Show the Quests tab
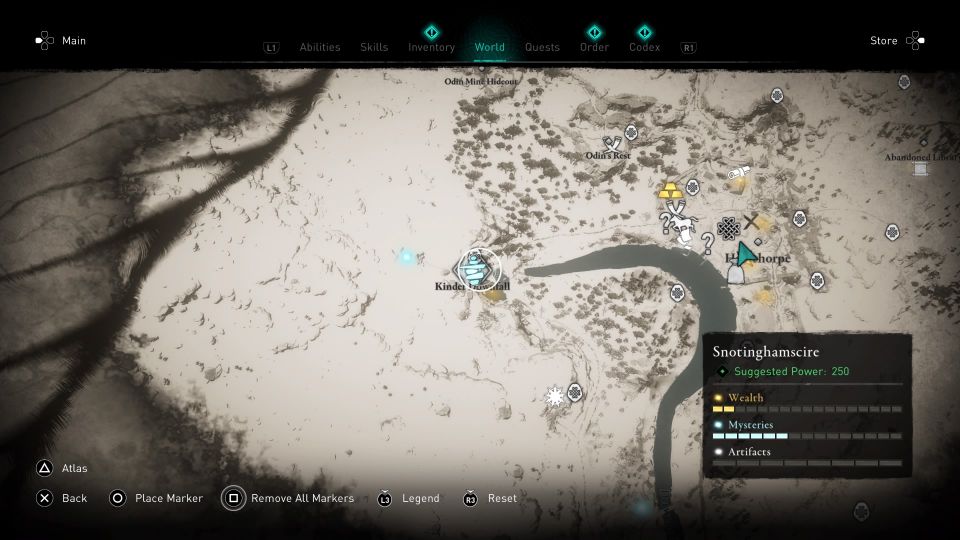 (x=542, y=47)
